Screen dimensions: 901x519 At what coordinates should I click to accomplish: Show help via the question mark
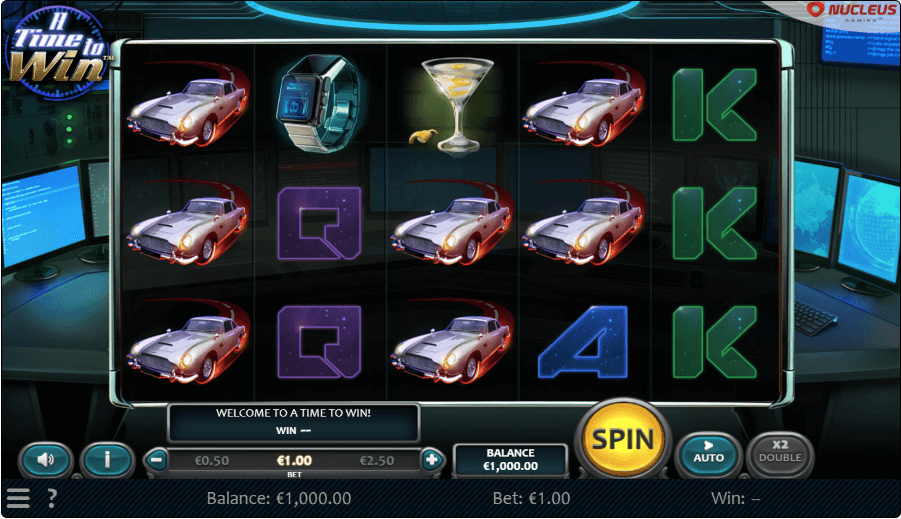pyautogui.click(x=51, y=498)
